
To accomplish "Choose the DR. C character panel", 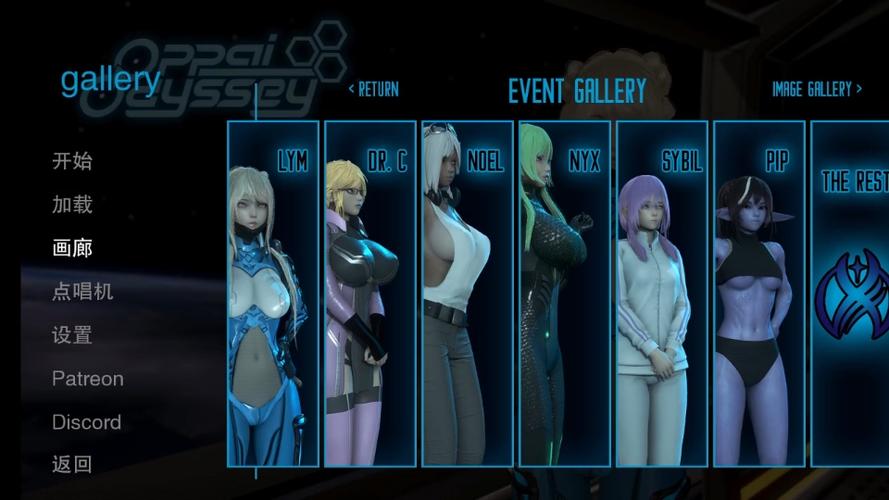I will [370, 293].
